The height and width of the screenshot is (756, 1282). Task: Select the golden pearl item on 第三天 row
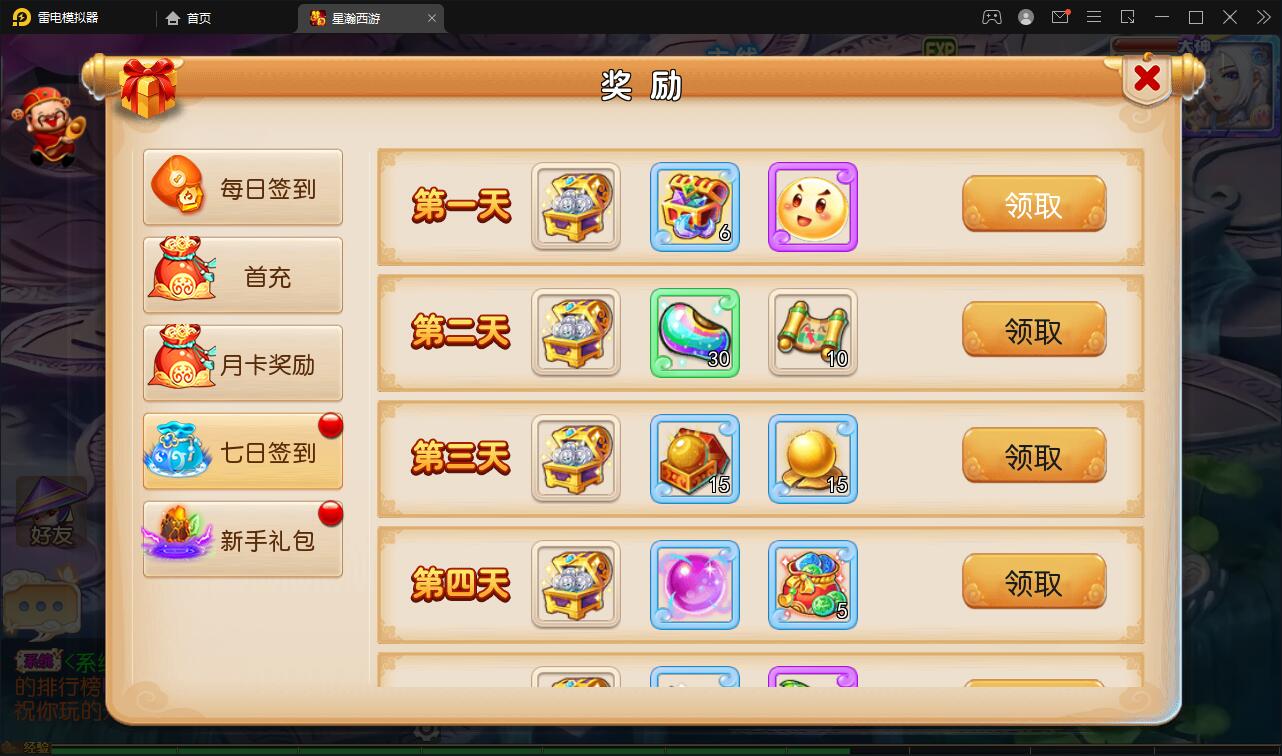tap(812, 458)
